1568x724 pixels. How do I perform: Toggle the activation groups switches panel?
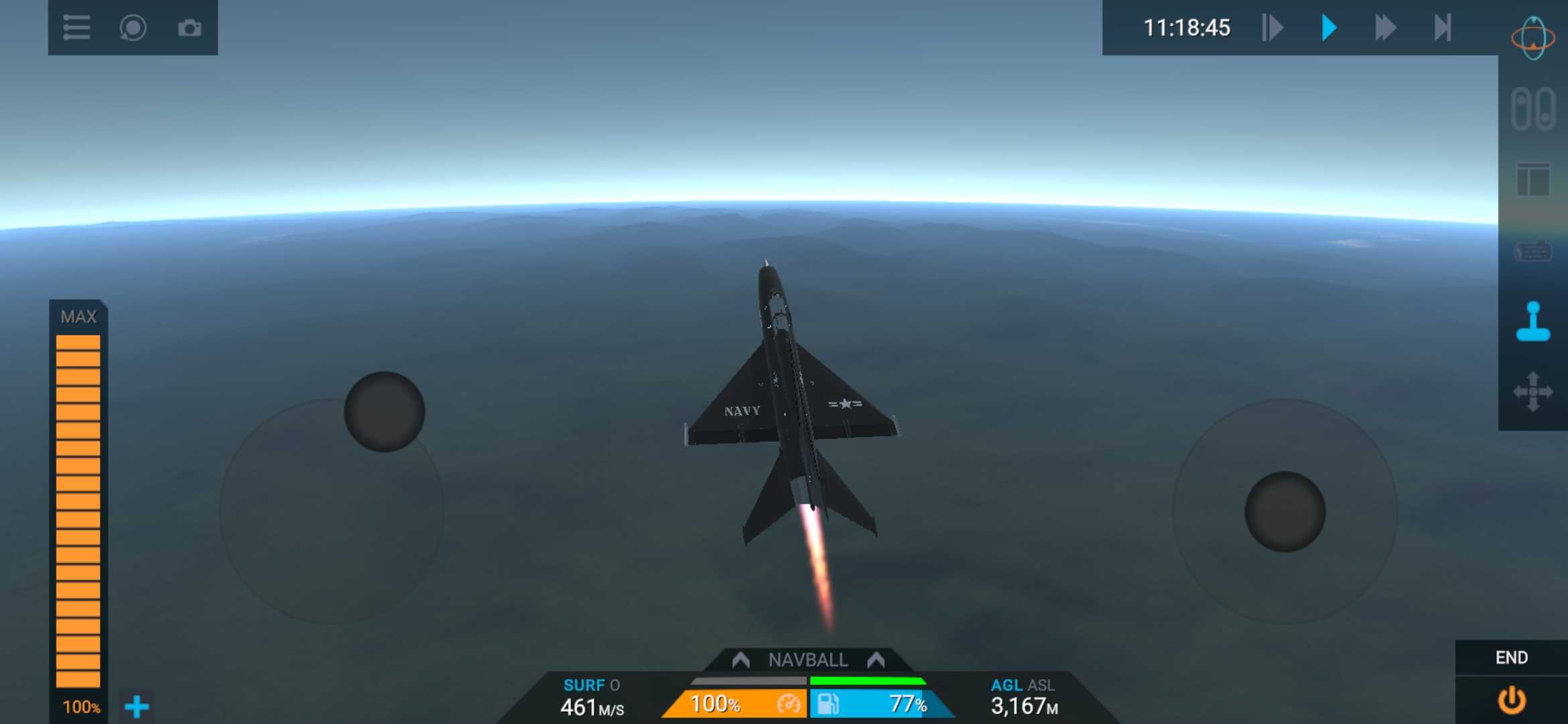[1533, 109]
